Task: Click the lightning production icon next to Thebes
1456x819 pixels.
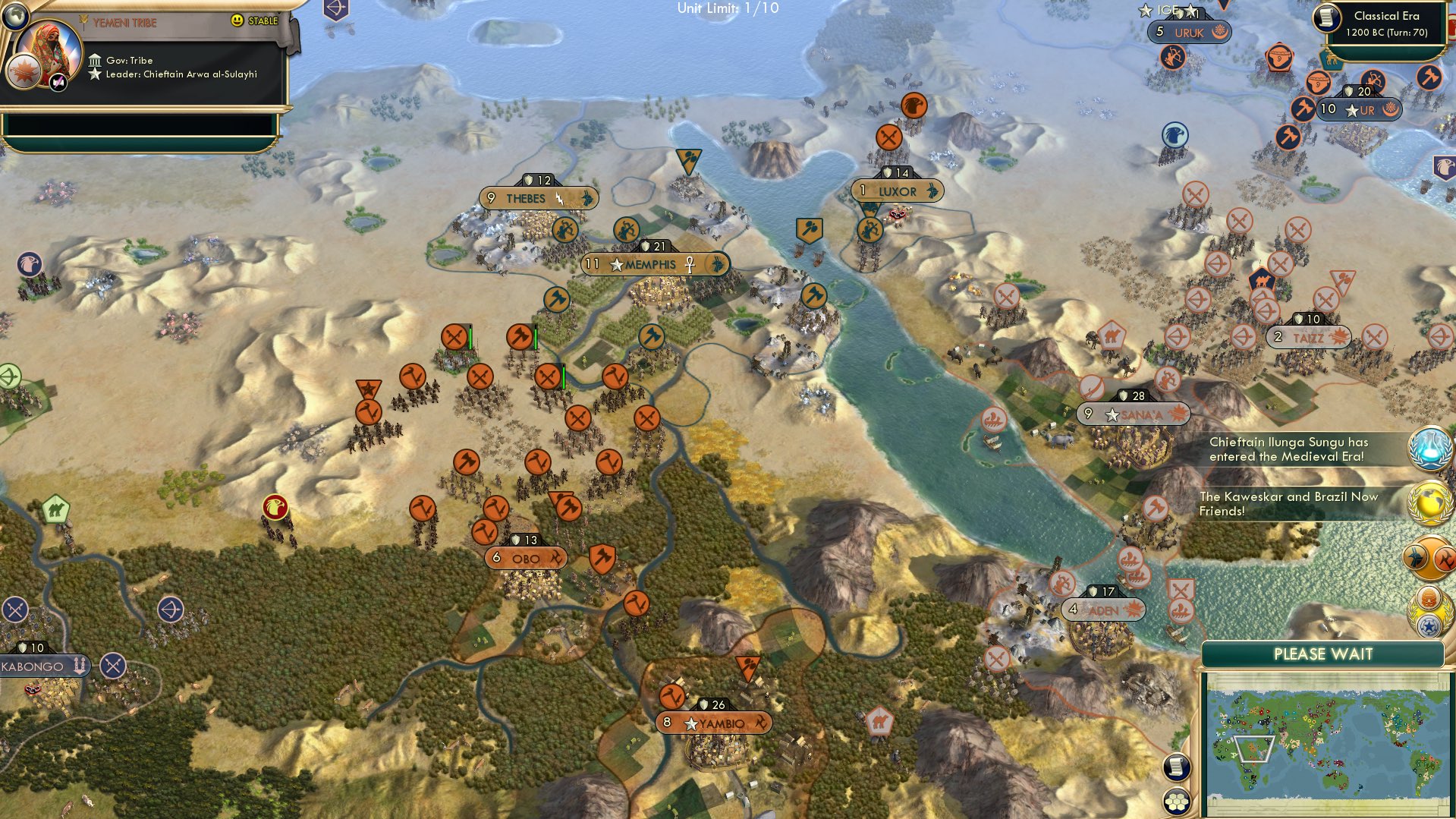Action: click(559, 197)
